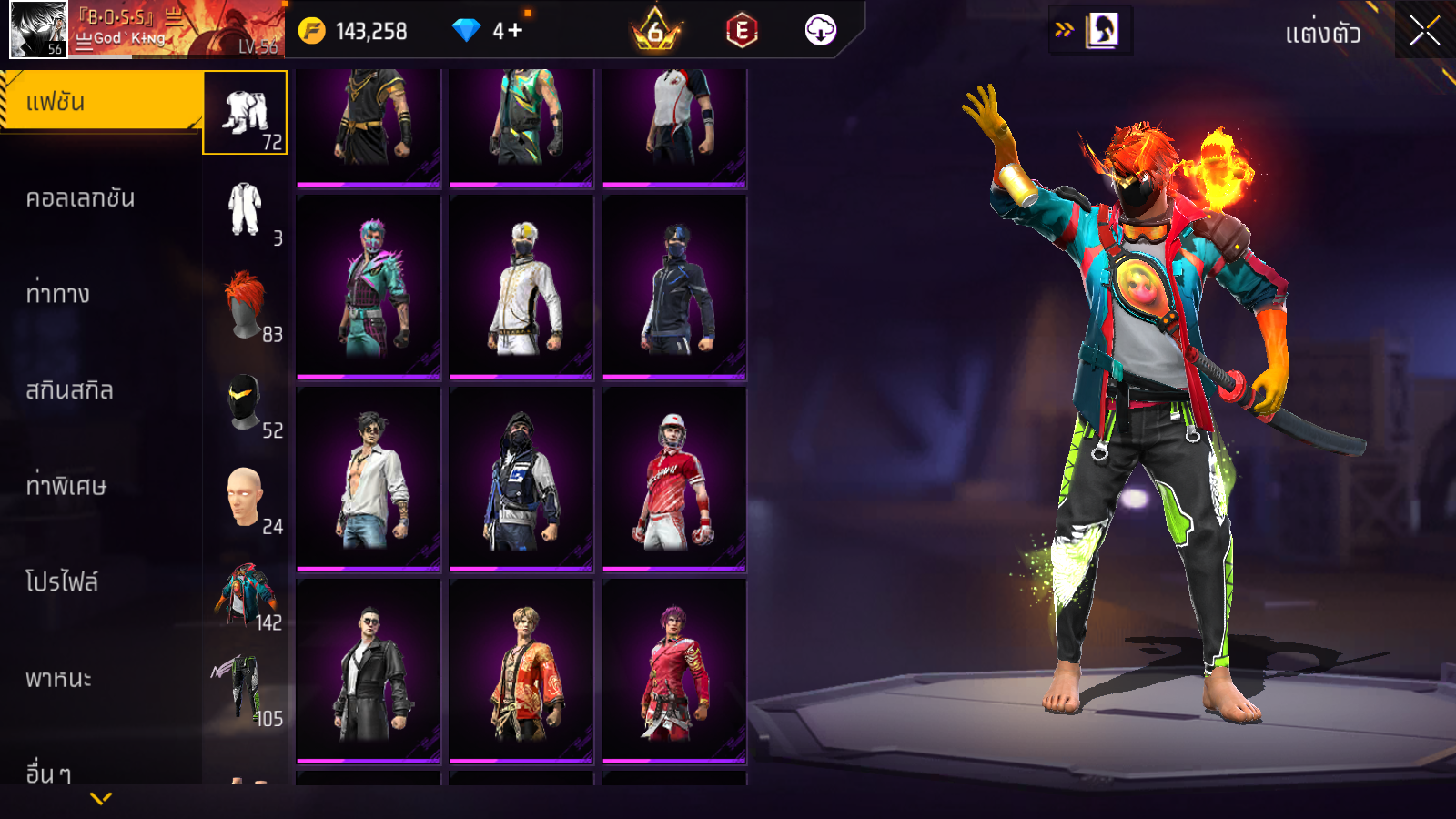Image resolution: width=1456 pixels, height=819 pixels.
Task: Select the ท่าทาง emote category
Action: (59, 294)
